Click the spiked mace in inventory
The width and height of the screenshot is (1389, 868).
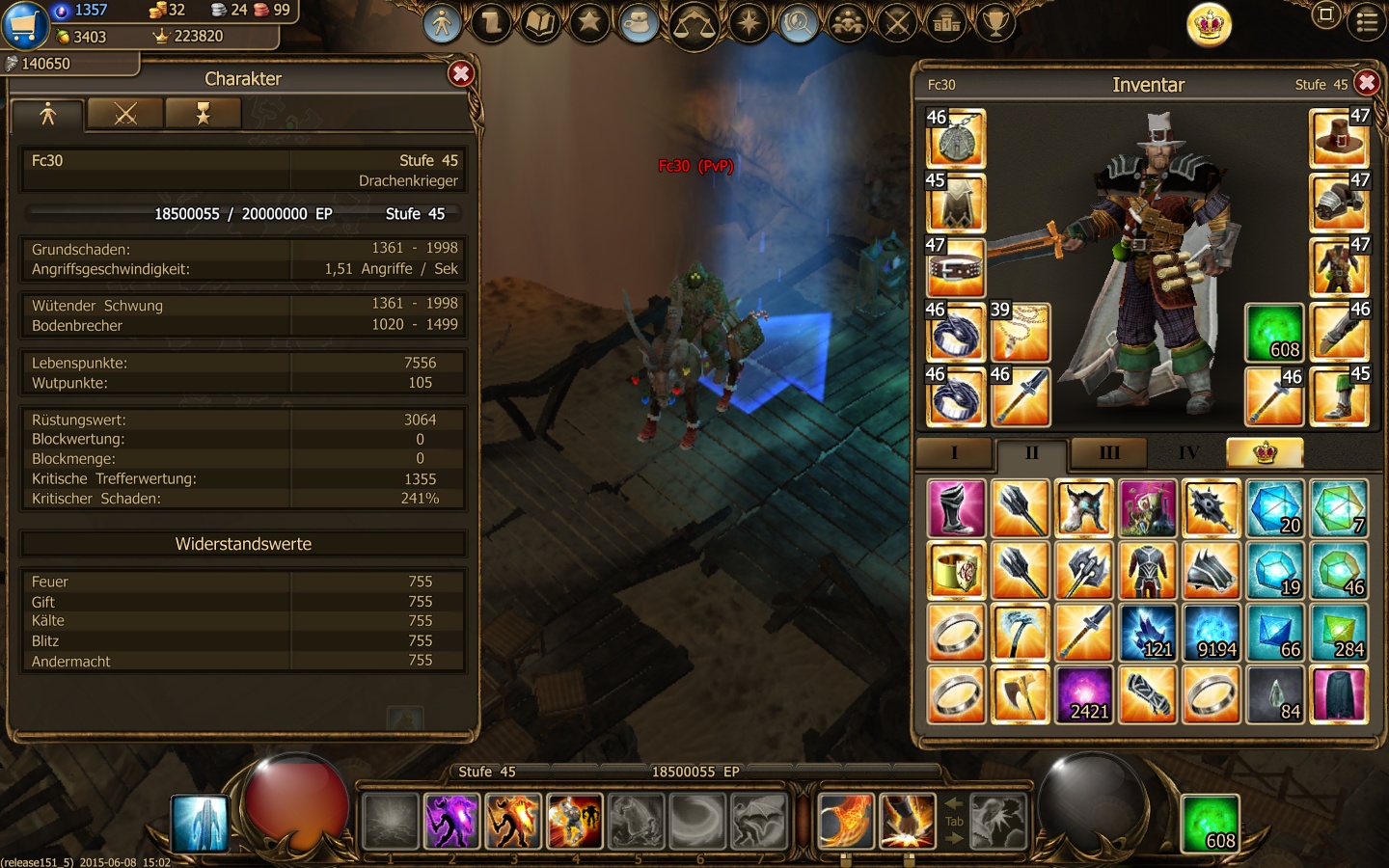point(1212,508)
